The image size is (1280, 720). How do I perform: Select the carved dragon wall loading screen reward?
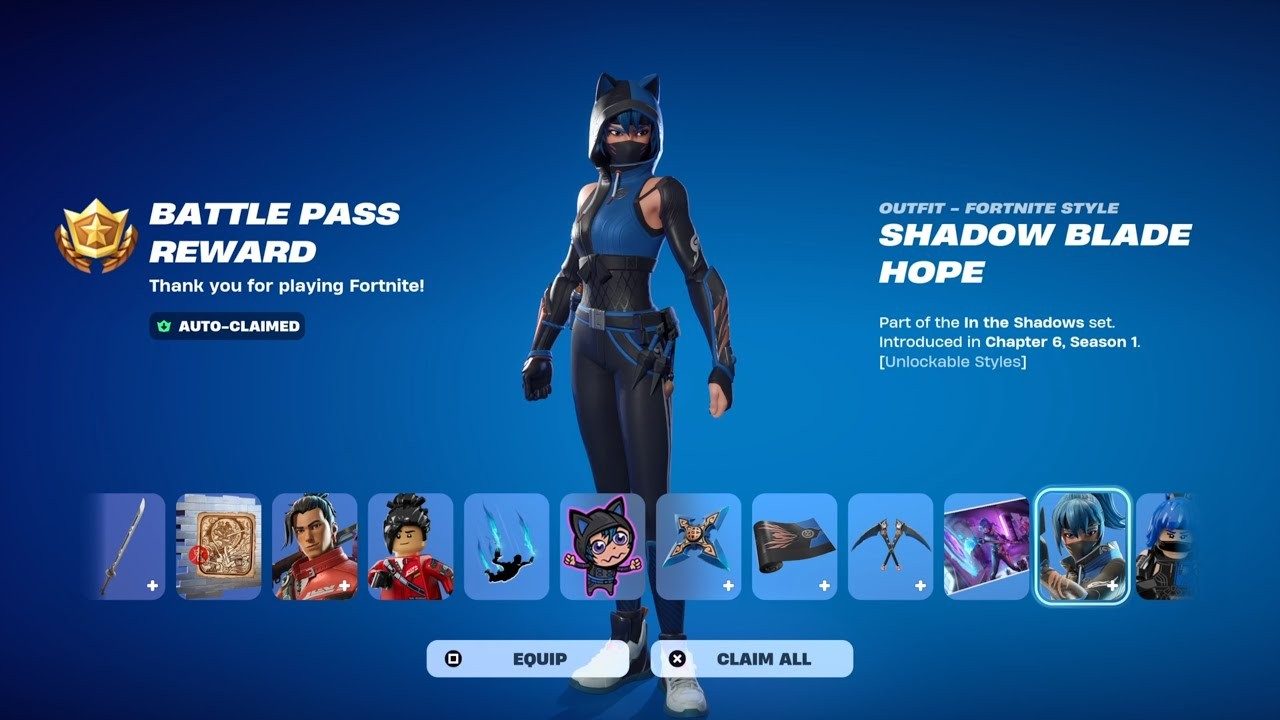point(218,545)
